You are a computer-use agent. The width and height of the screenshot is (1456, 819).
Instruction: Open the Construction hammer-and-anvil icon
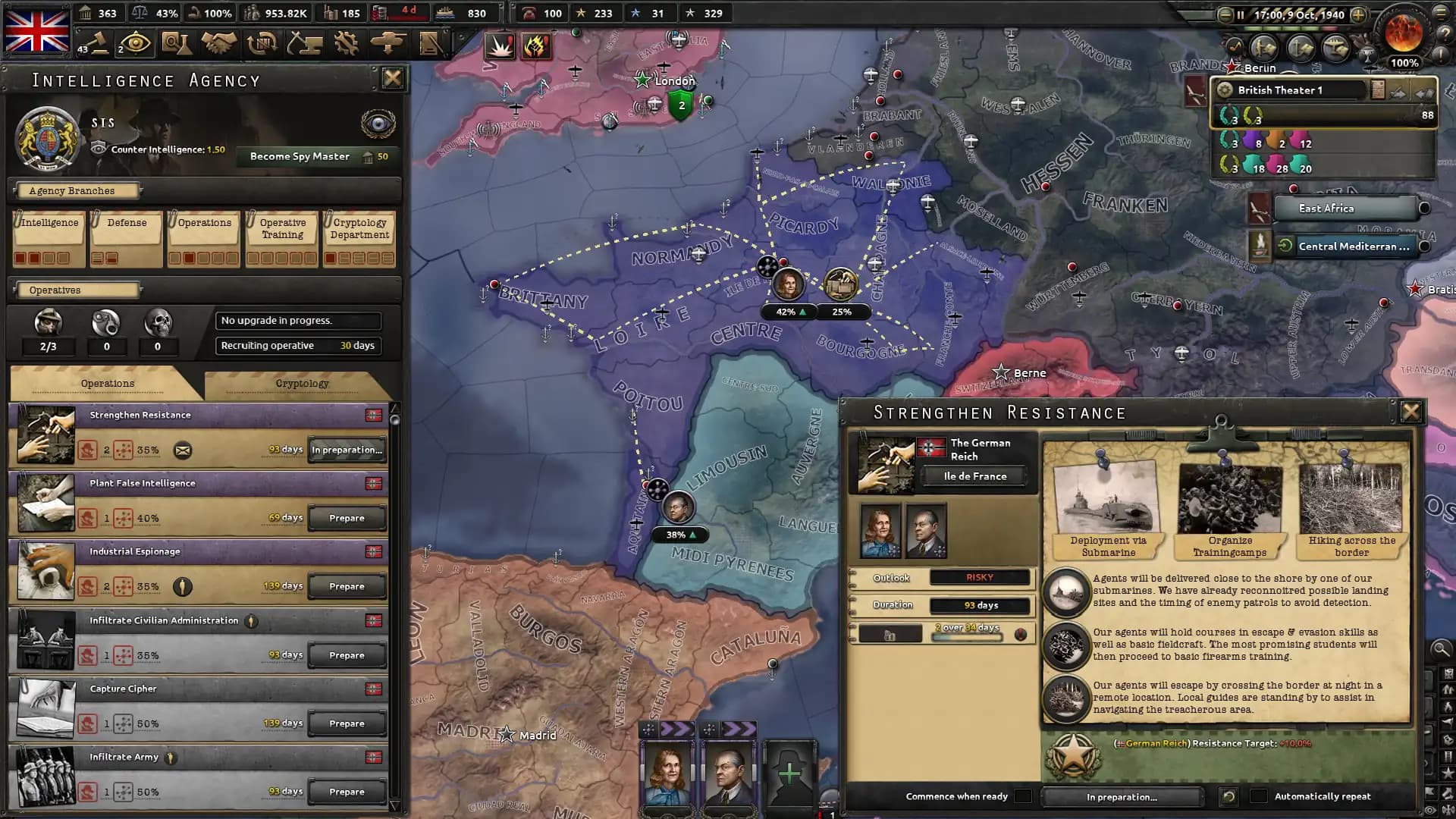pos(303,44)
